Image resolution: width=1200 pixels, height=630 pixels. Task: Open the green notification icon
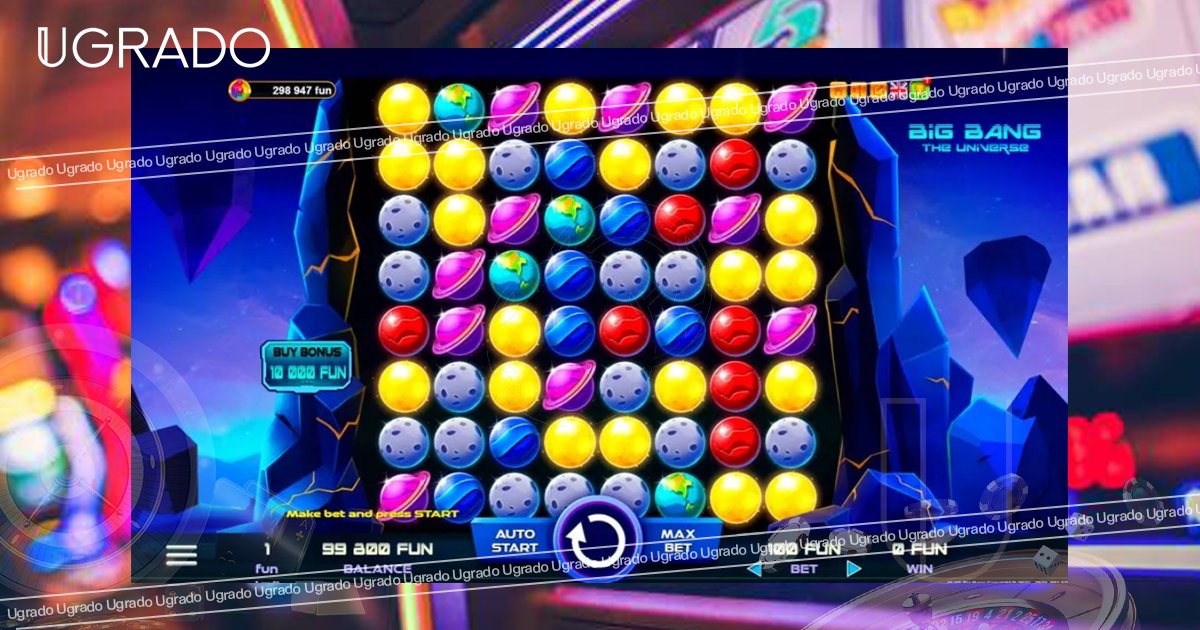pyautogui.click(x=919, y=90)
